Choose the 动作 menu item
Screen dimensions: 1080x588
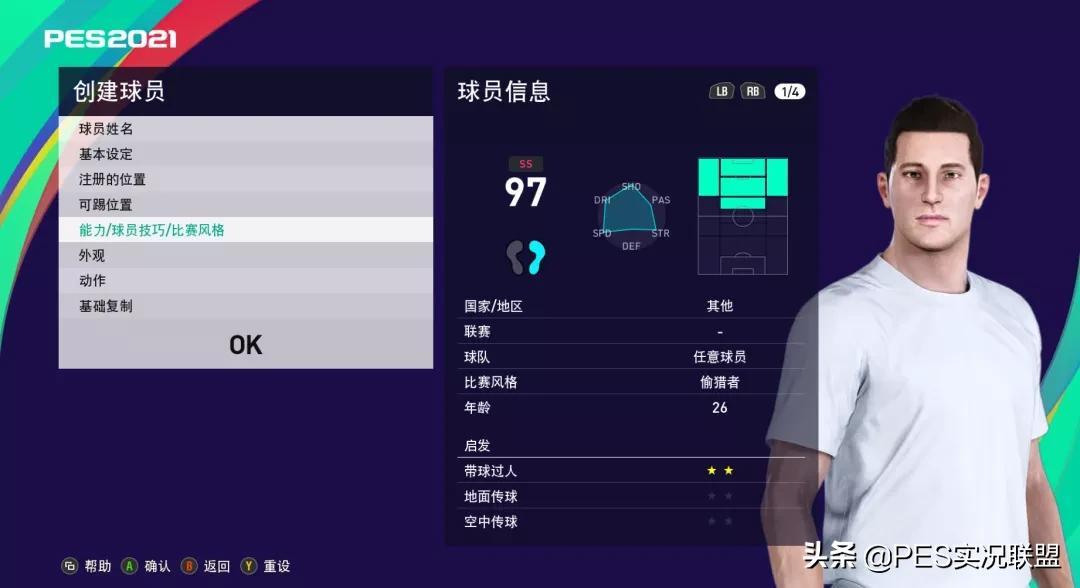pyautogui.click(x=245, y=281)
